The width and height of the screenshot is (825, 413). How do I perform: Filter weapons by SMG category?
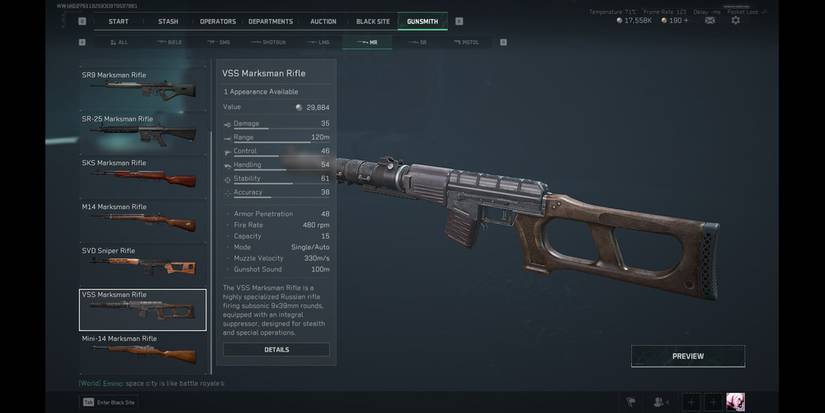point(220,42)
